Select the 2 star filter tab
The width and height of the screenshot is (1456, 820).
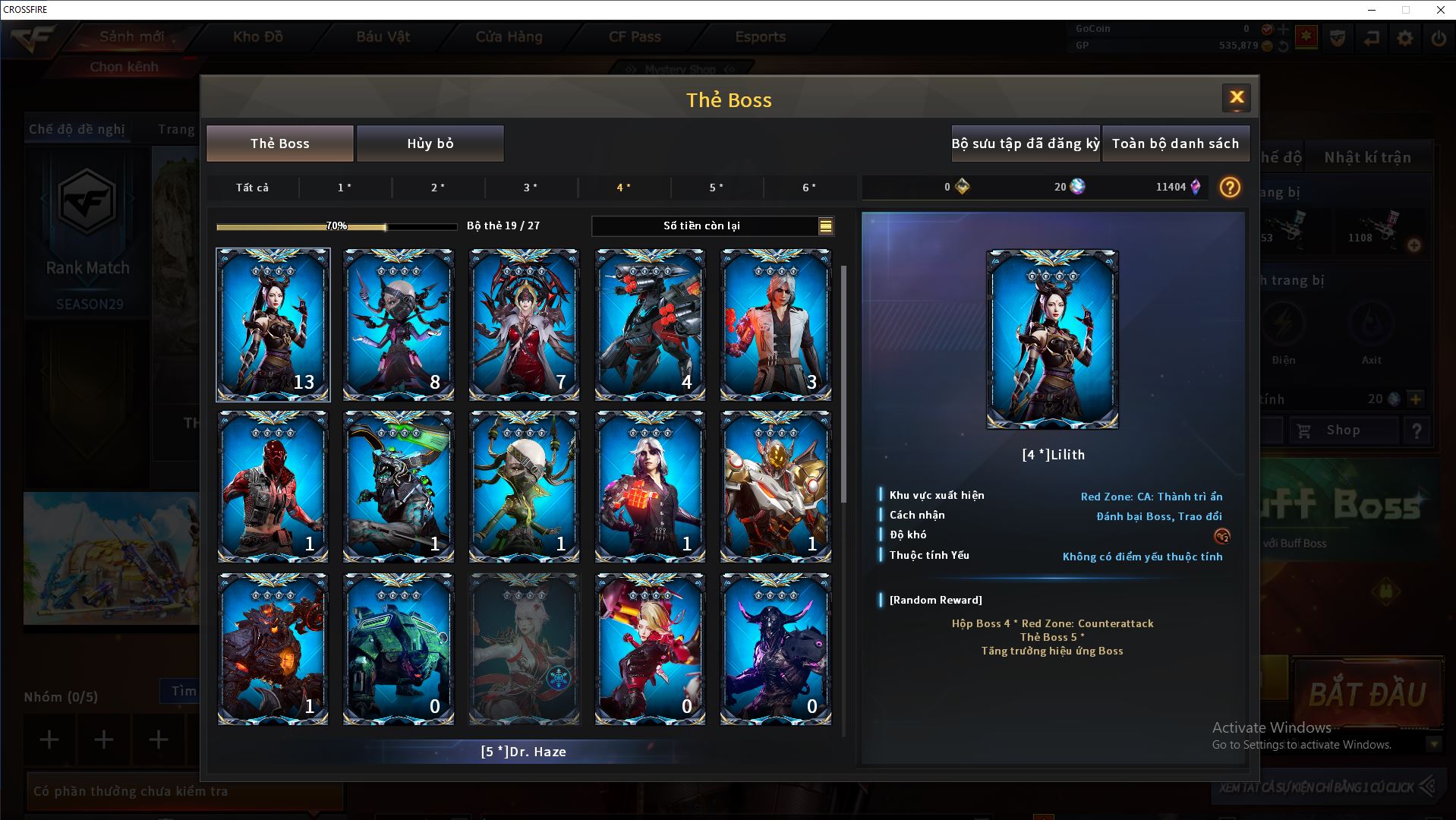click(x=438, y=188)
